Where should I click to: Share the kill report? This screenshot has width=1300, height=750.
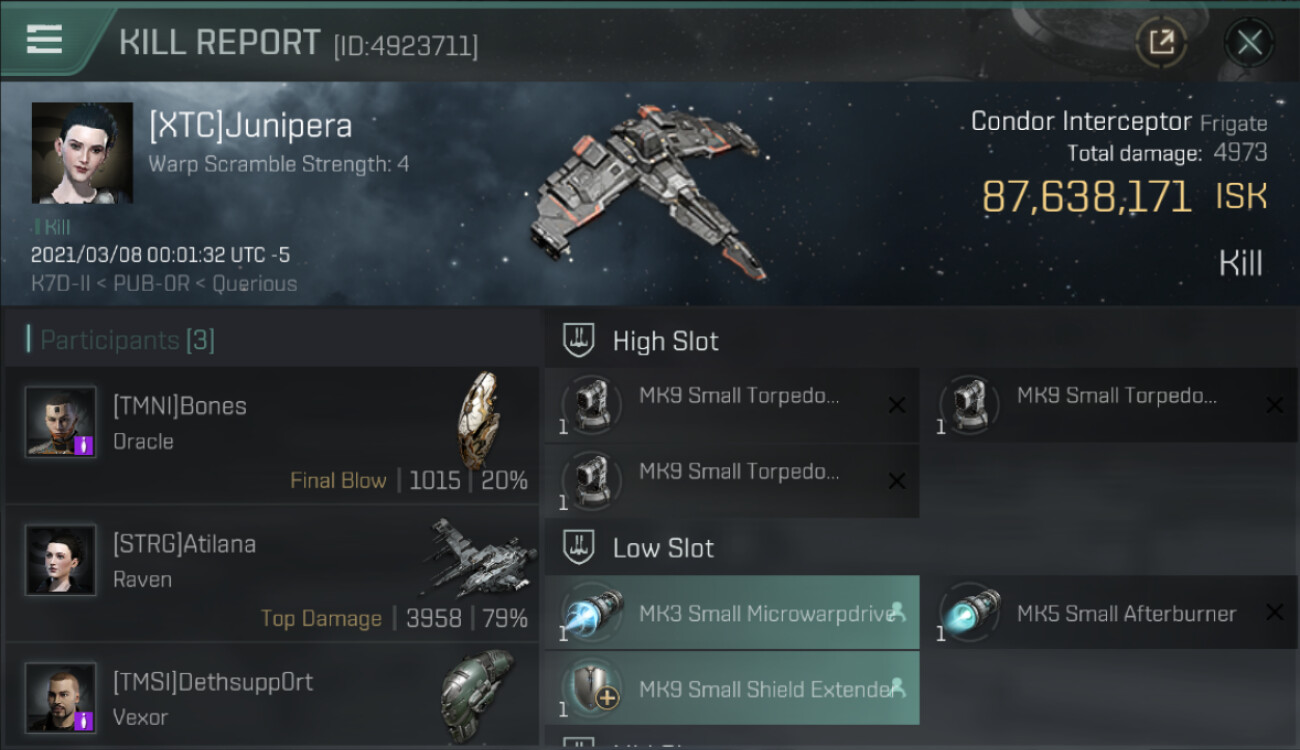click(1161, 42)
